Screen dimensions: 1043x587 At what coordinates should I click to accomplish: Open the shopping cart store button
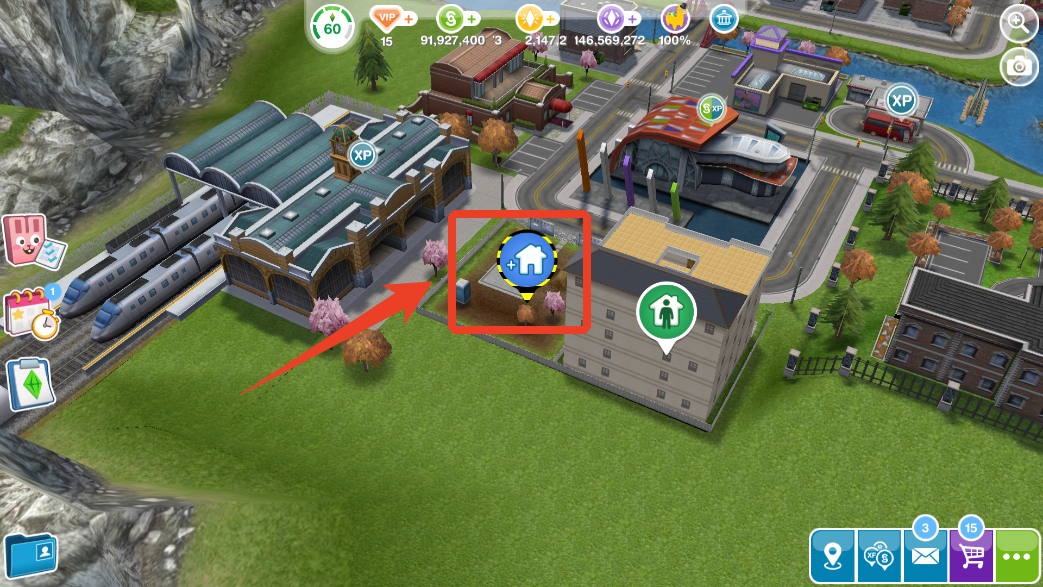point(971,555)
